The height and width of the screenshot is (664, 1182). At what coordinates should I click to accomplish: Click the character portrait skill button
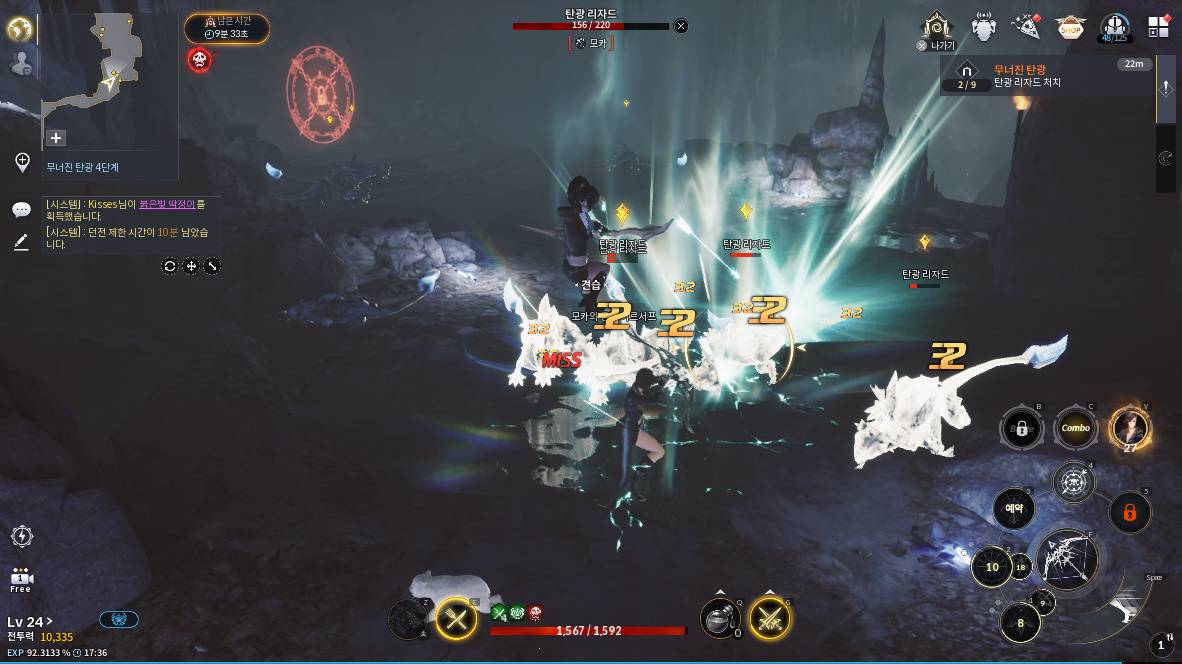click(1130, 427)
